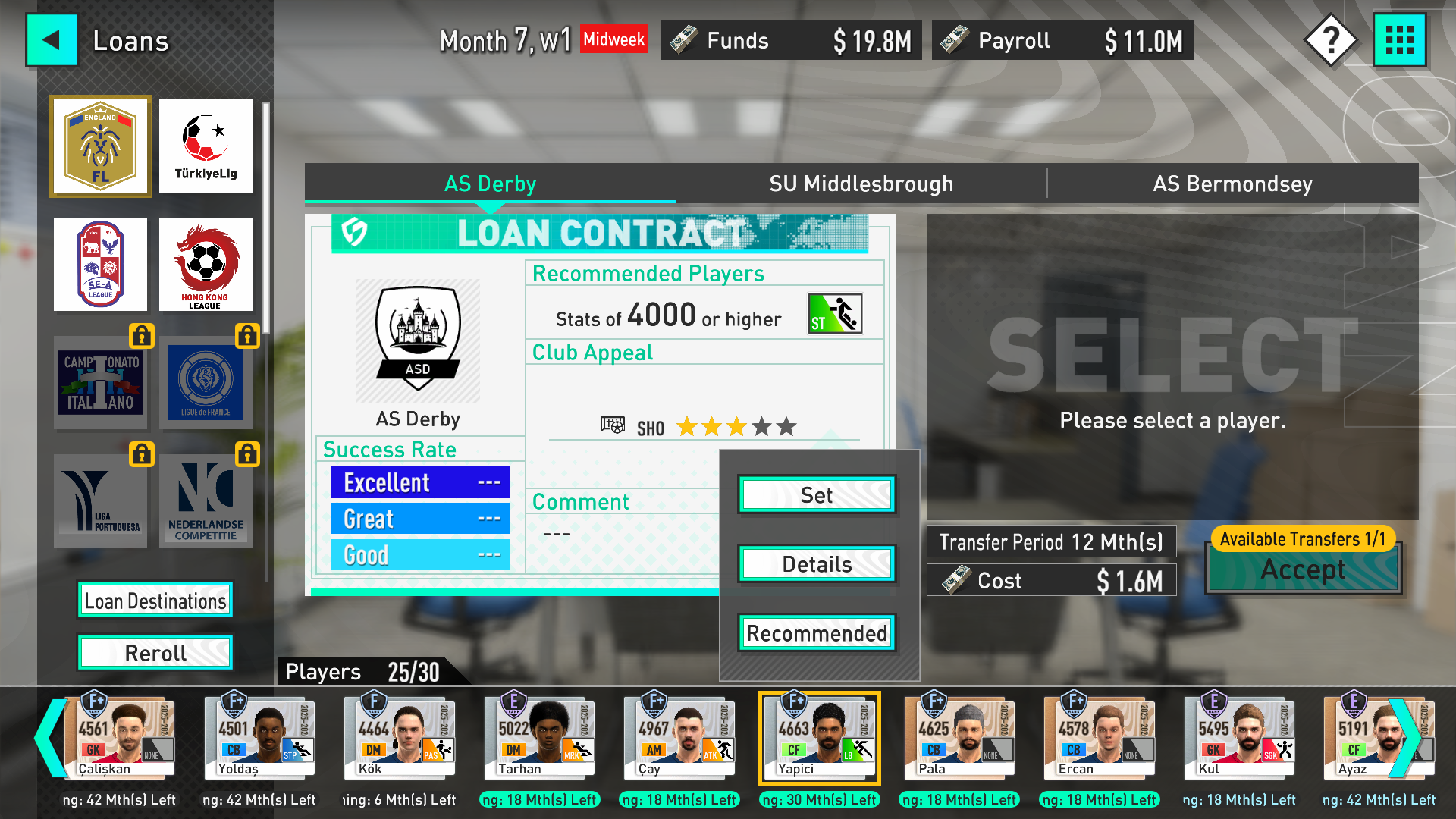Viewport: 1456px width, 819px height.
Task: Click Details for the selected player
Action: pos(816,563)
